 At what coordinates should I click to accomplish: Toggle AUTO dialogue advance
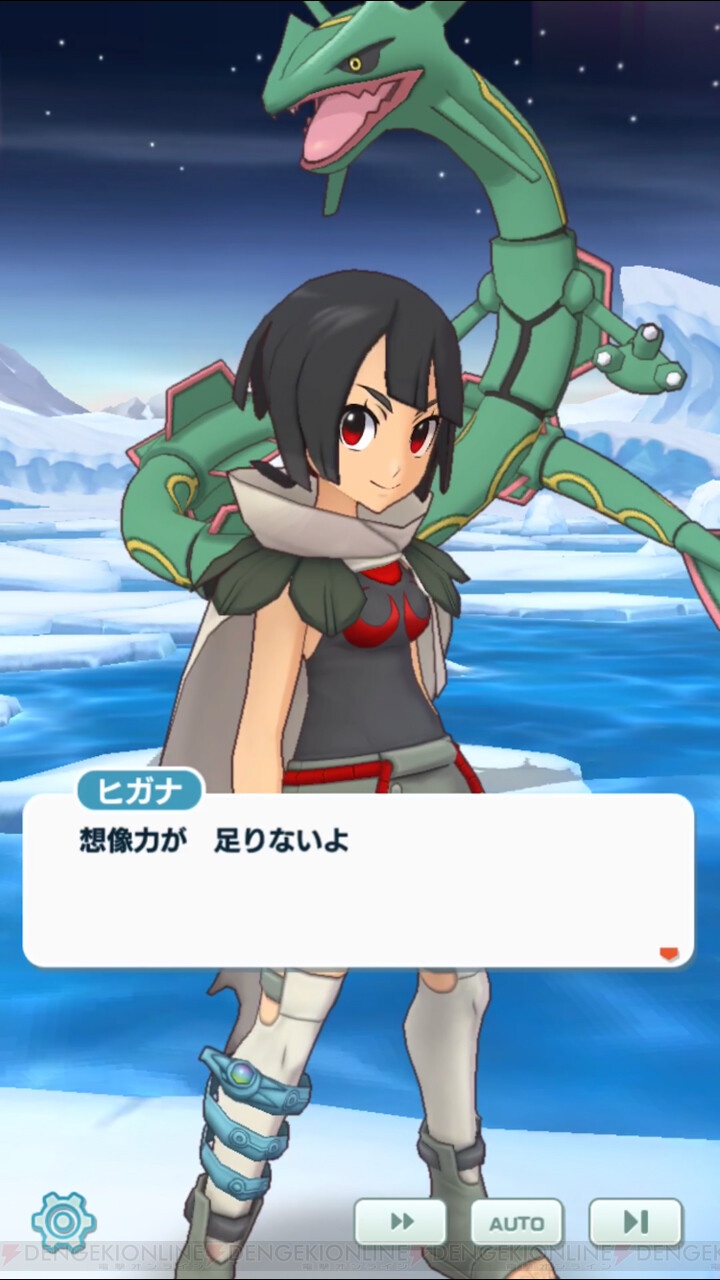[x=517, y=1222]
